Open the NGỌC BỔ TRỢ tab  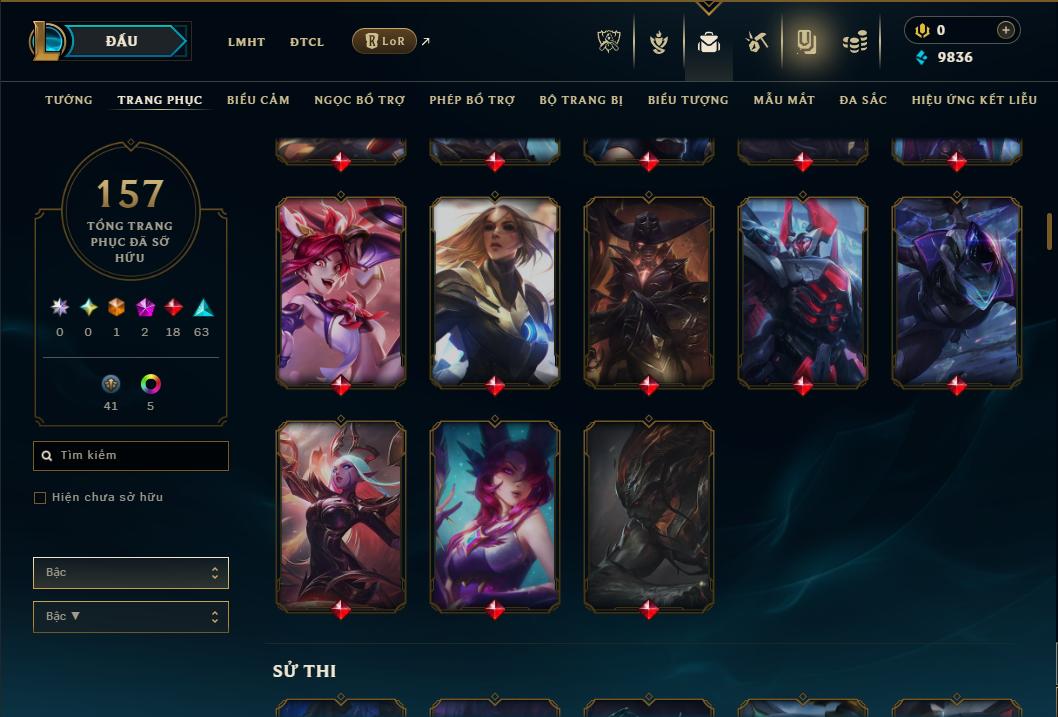[359, 100]
